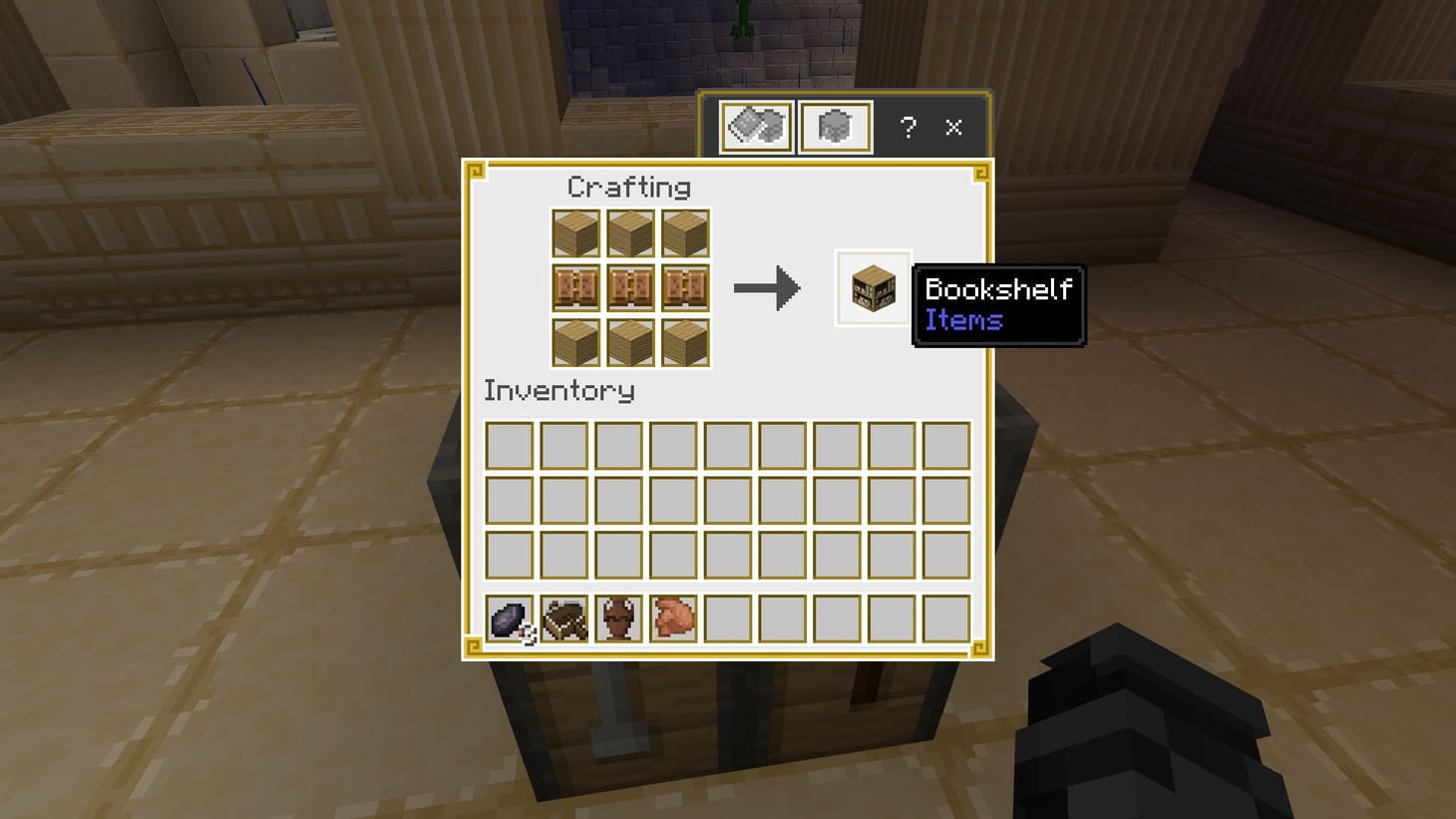1456x819 pixels.
Task: Pick up the raw copper in the hotbar
Action: (x=675, y=620)
